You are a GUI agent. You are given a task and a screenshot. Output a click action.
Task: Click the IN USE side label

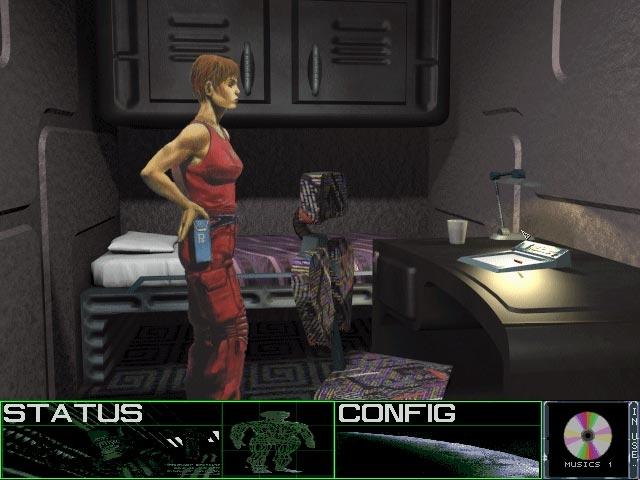pyautogui.click(x=632, y=438)
